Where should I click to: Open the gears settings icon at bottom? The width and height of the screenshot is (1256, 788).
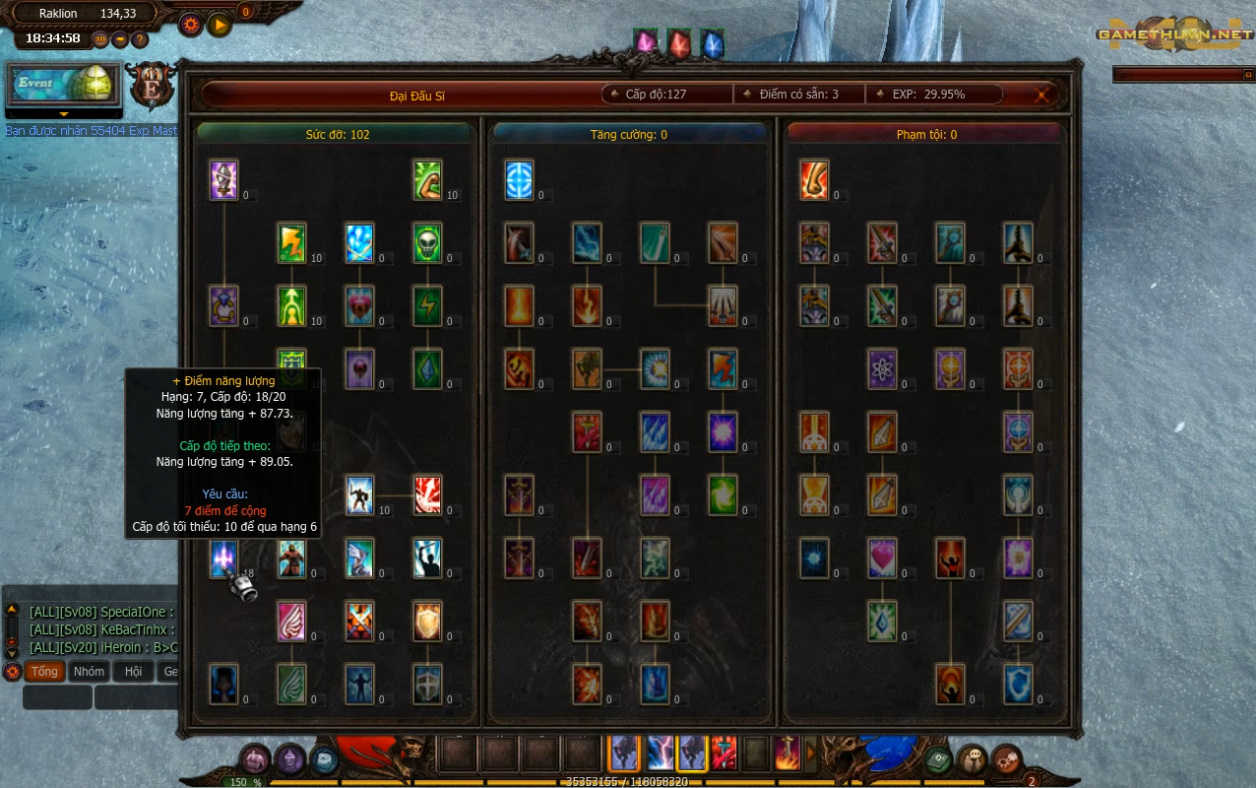1006,759
